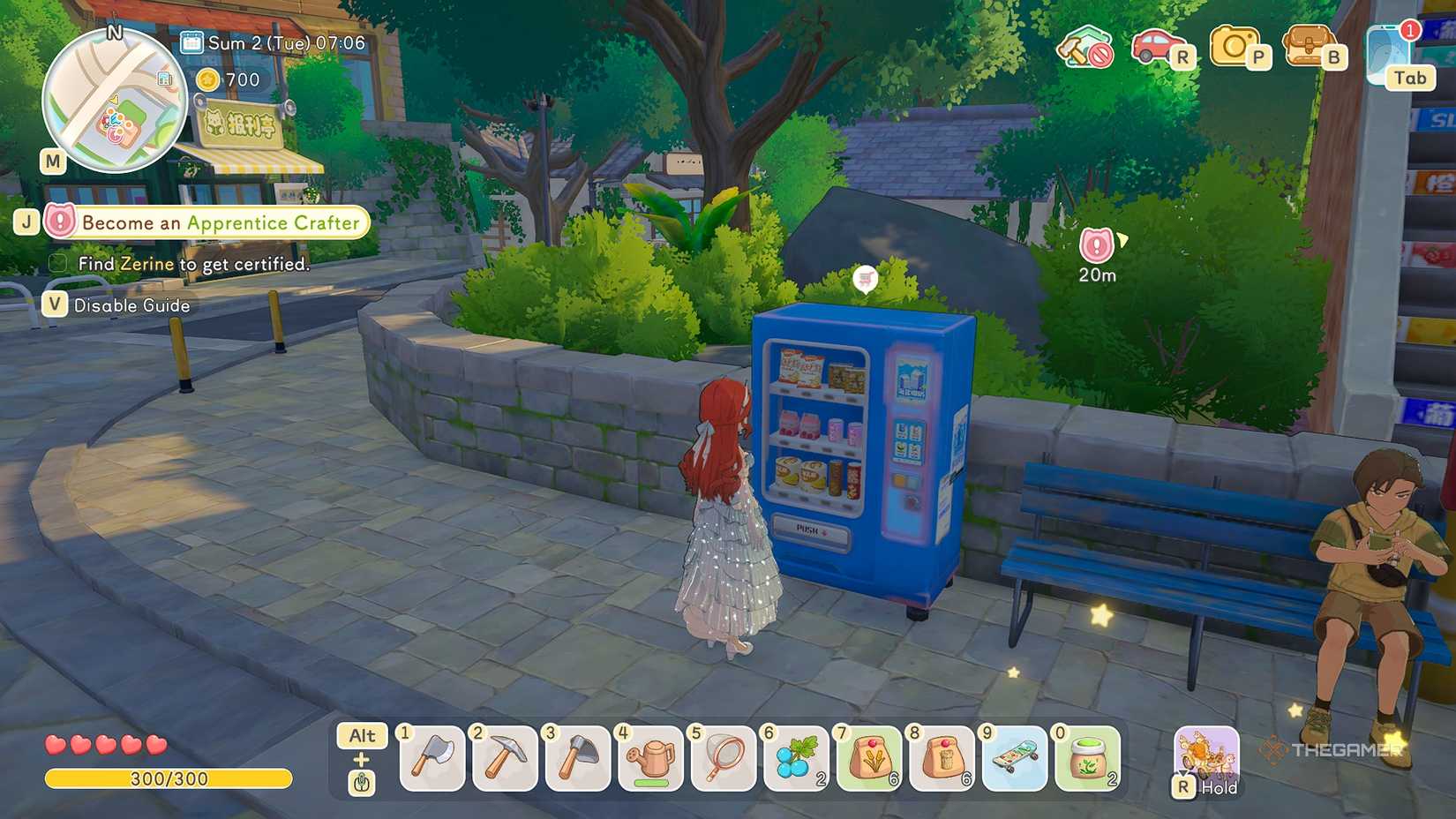The width and height of the screenshot is (1456, 819).
Task: Select the axe in hotbar slot 1
Action: tap(432, 757)
